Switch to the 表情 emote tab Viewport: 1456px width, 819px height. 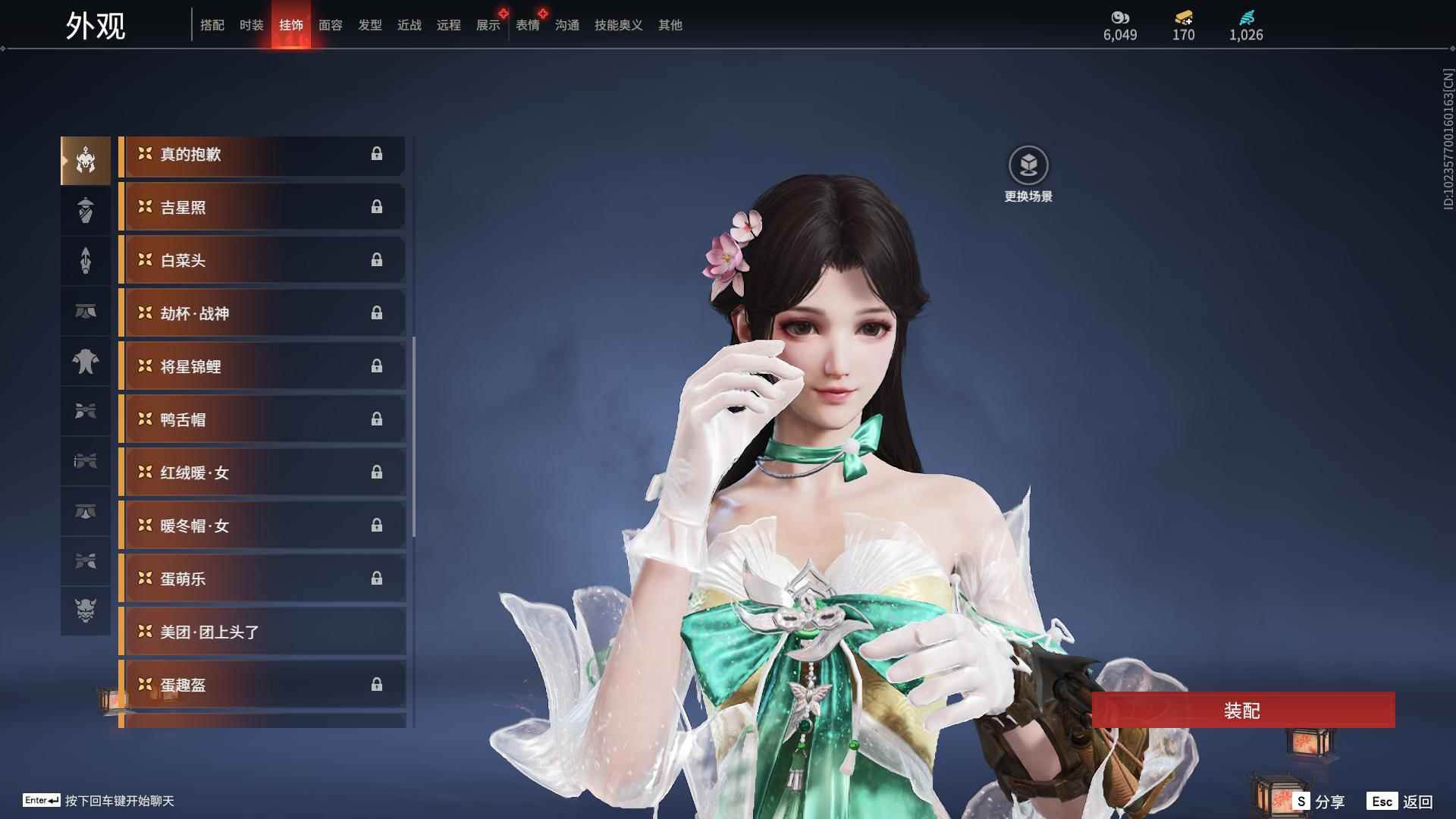[x=528, y=25]
